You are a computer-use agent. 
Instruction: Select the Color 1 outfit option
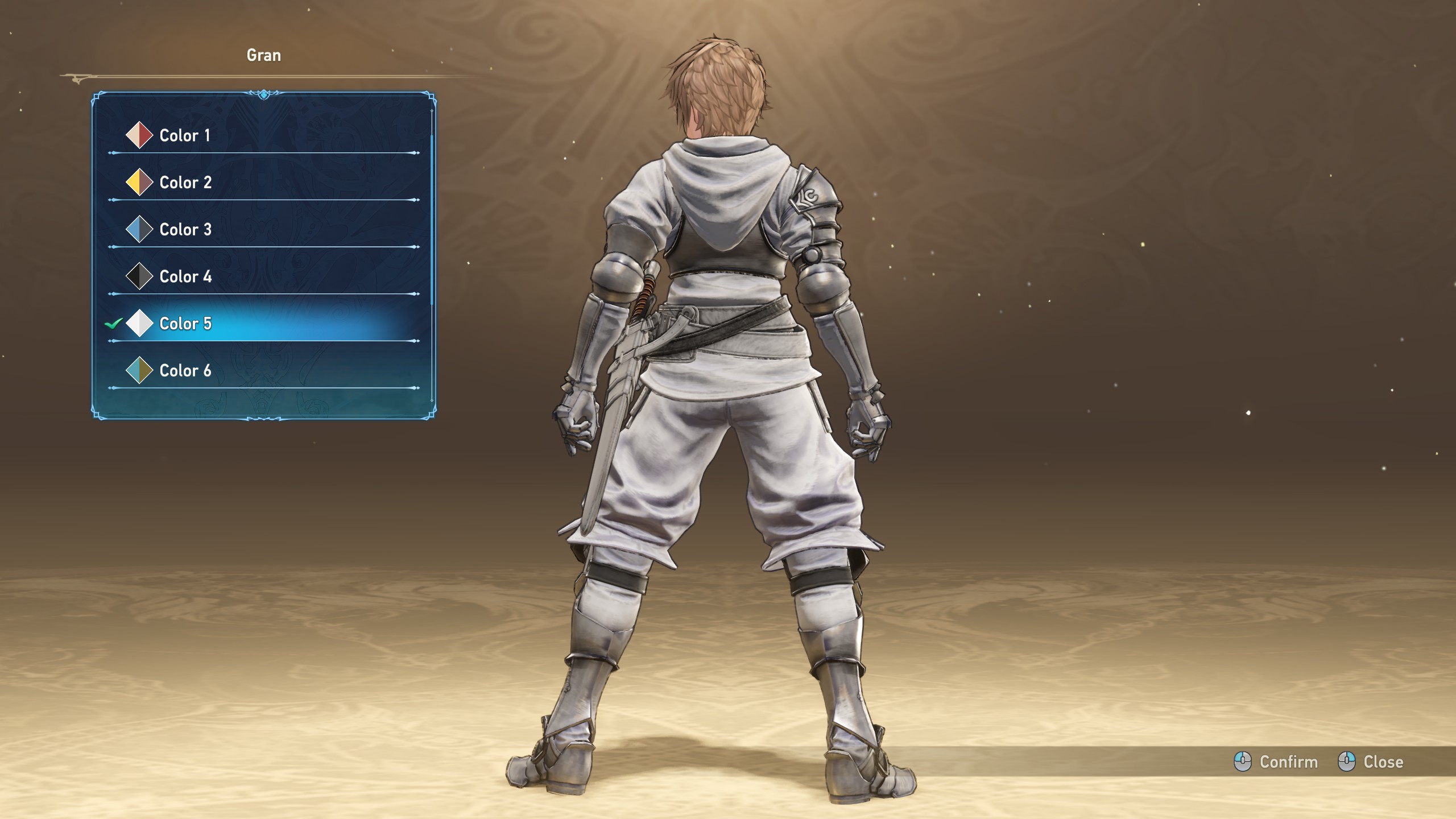pyautogui.click(x=184, y=135)
